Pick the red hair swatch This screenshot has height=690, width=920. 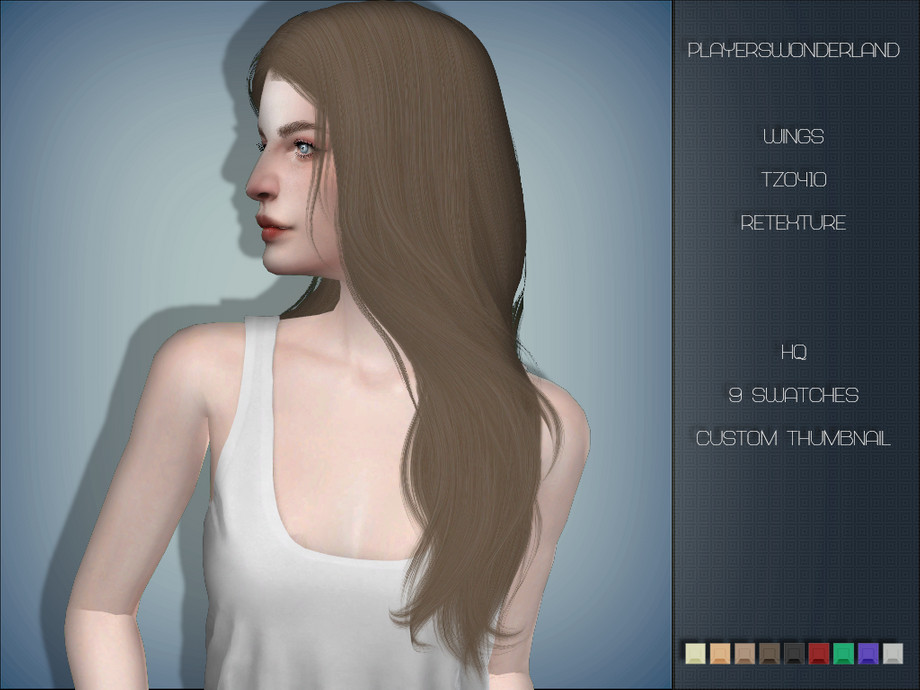tap(818, 653)
